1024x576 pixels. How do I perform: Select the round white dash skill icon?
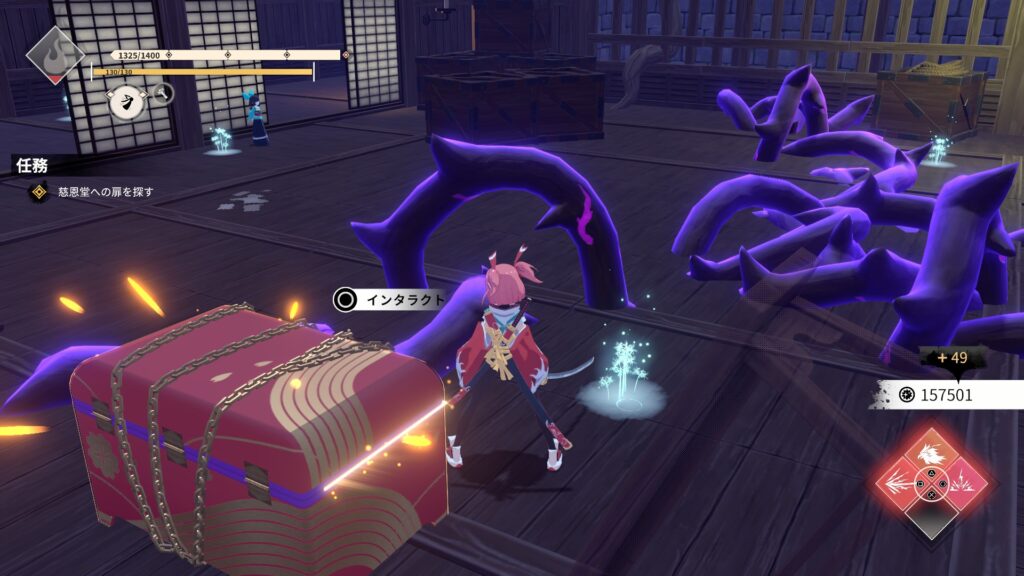coord(125,102)
